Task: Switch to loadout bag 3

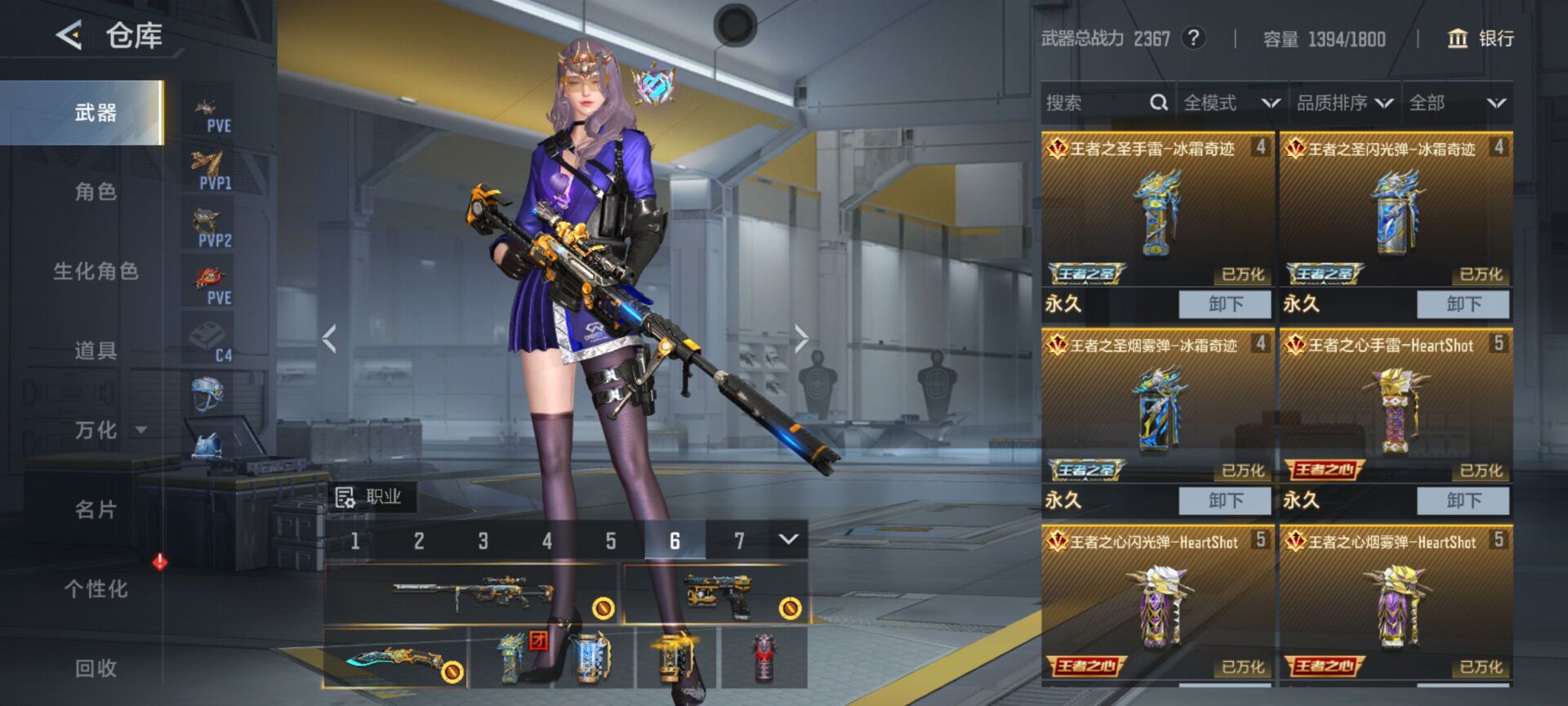Action: 483,541
